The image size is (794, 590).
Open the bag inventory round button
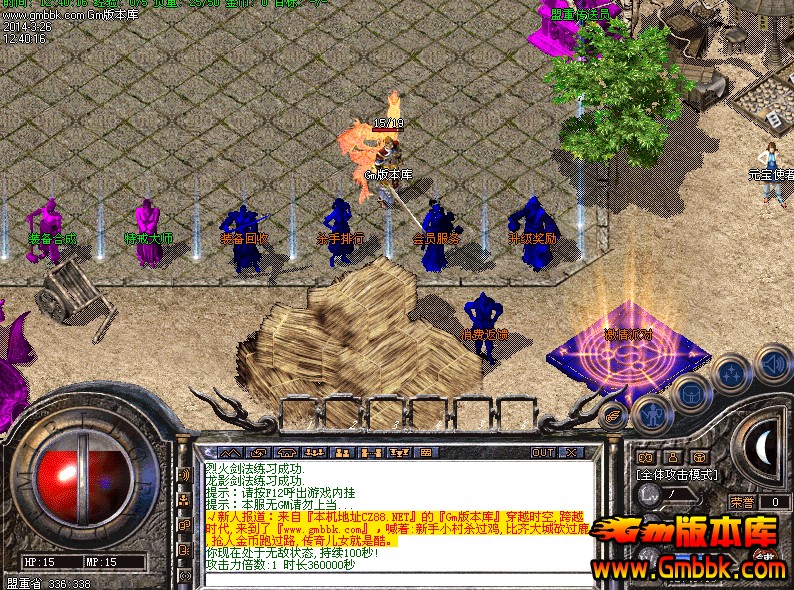click(691, 394)
